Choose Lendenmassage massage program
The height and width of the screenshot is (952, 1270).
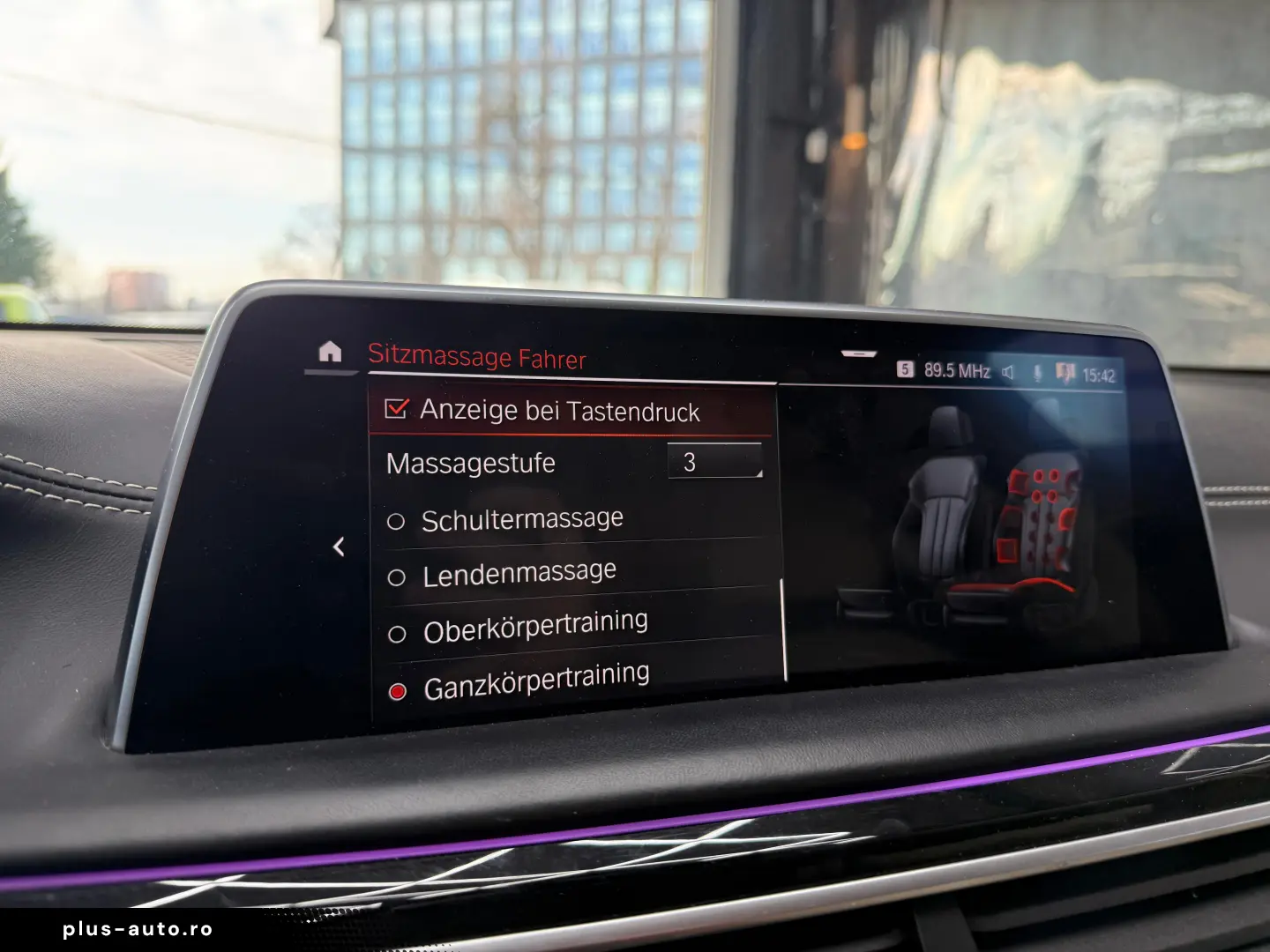397,577
